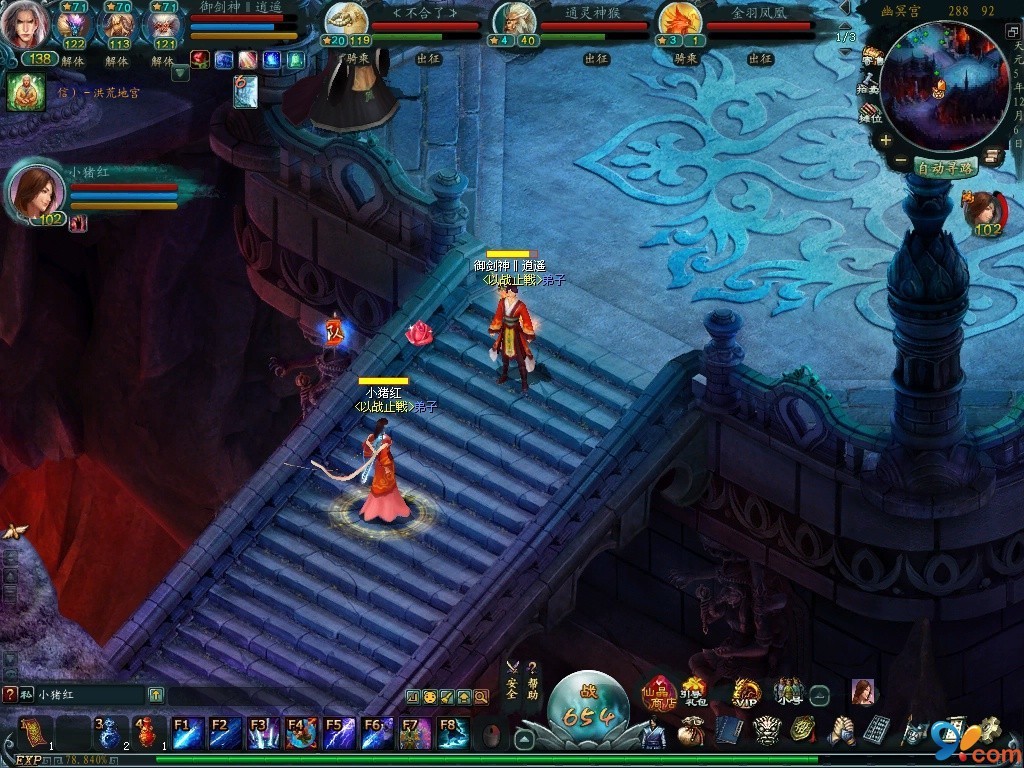1024x768 pixels.
Task: Click the 自动寻路 auto-pathfinding button
Action: 945,168
